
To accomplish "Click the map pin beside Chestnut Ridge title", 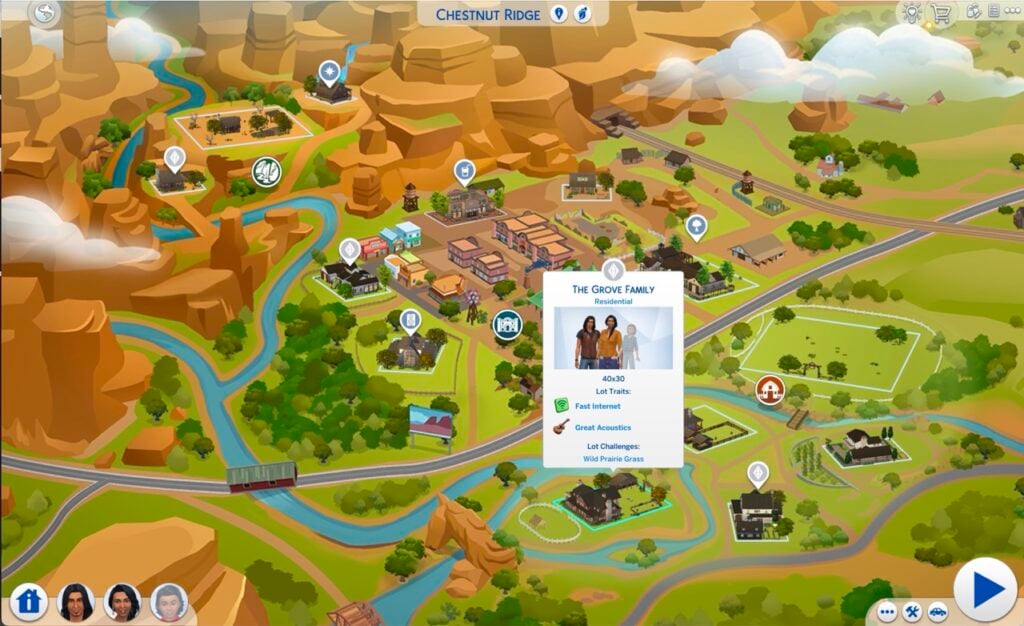I will 559,14.
